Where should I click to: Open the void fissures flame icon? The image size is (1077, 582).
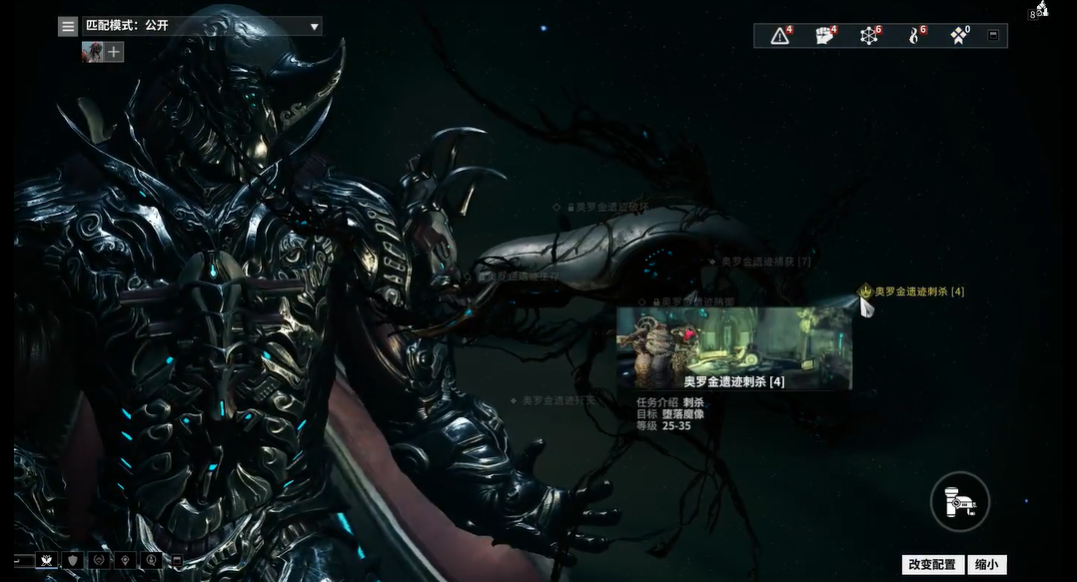913,36
